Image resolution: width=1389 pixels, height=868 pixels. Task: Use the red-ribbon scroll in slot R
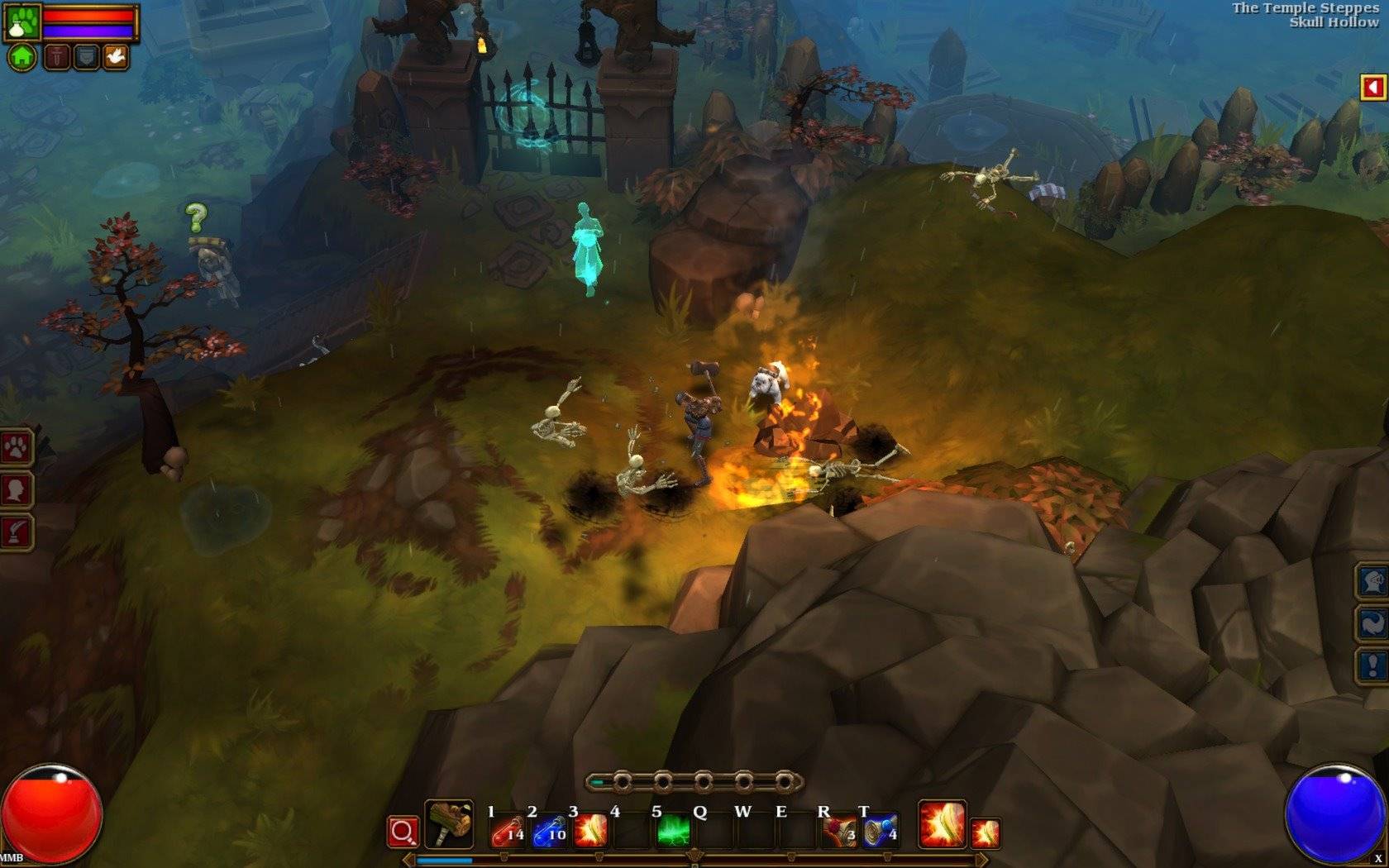[x=840, y=831]
